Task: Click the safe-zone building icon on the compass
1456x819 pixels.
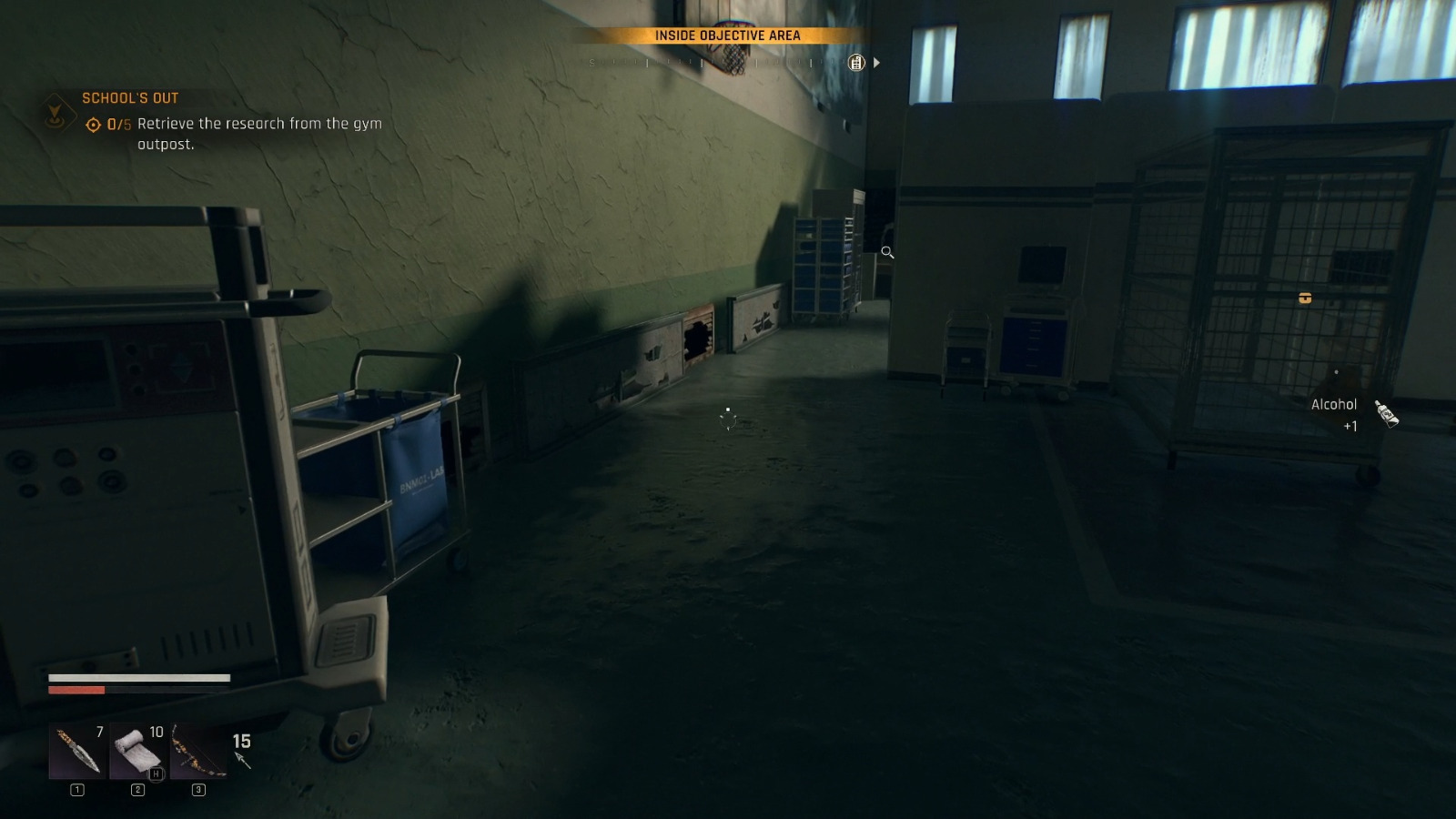Action: tap(855, 62)
